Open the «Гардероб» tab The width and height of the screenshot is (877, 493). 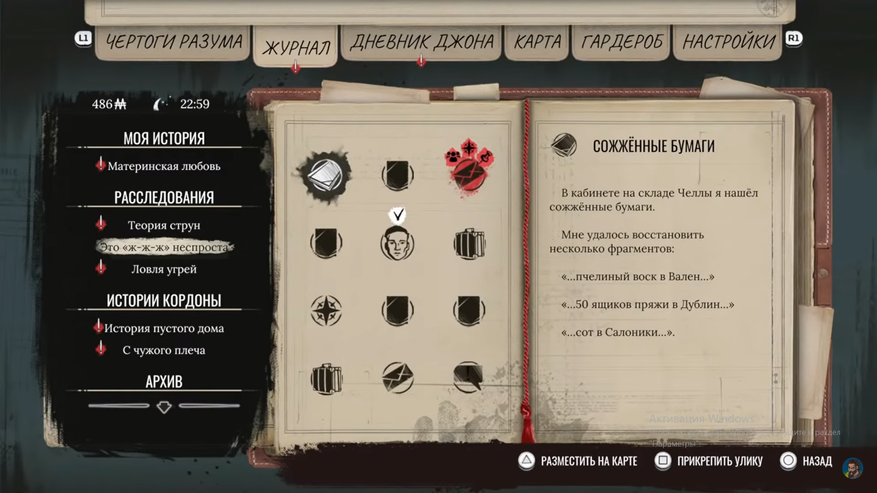(x=620, y=42)
